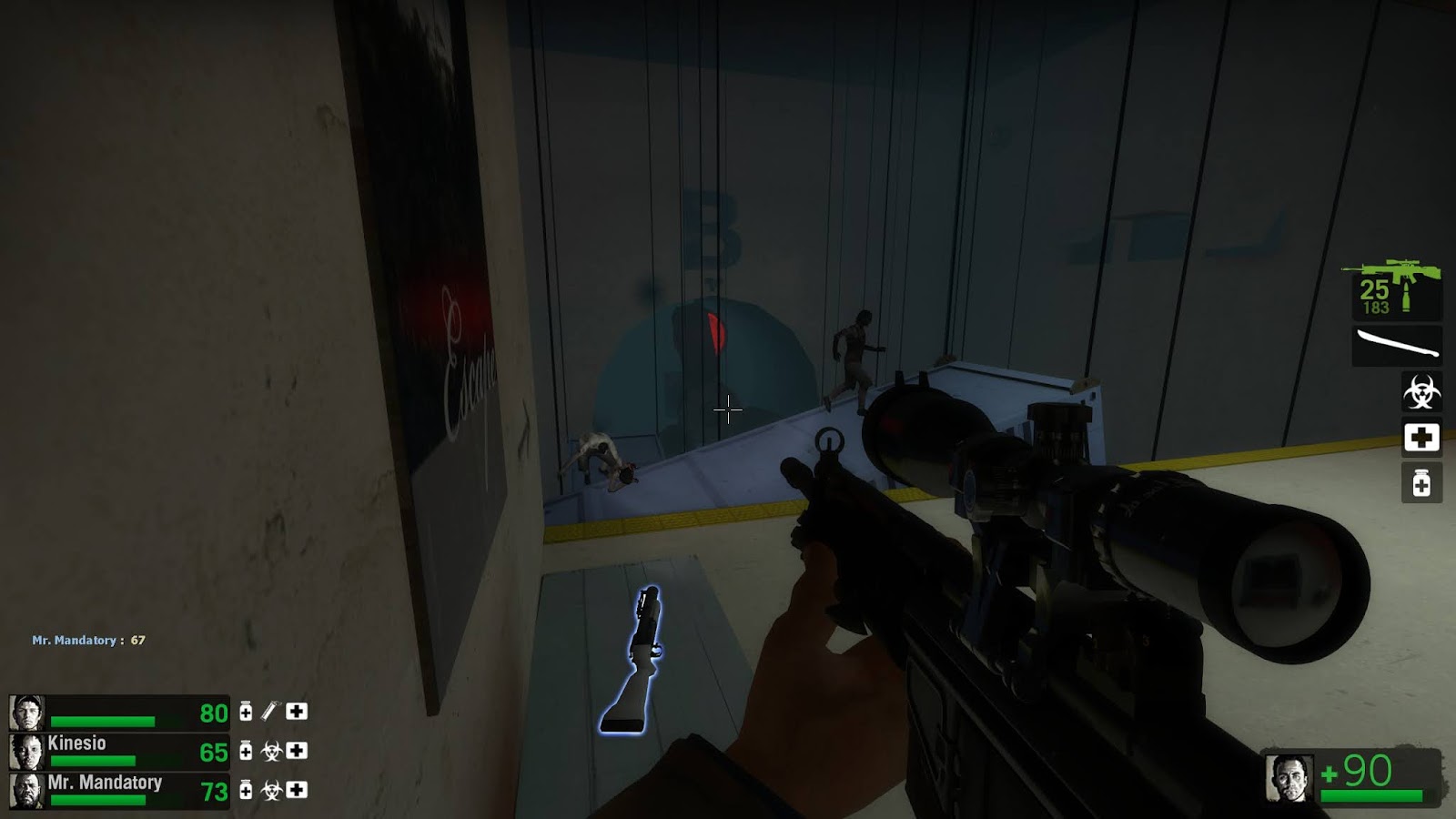Click the pills icon next to the top teammate
The height and width of the screenshot is (819, 1456).
click(x=246, y=713)
